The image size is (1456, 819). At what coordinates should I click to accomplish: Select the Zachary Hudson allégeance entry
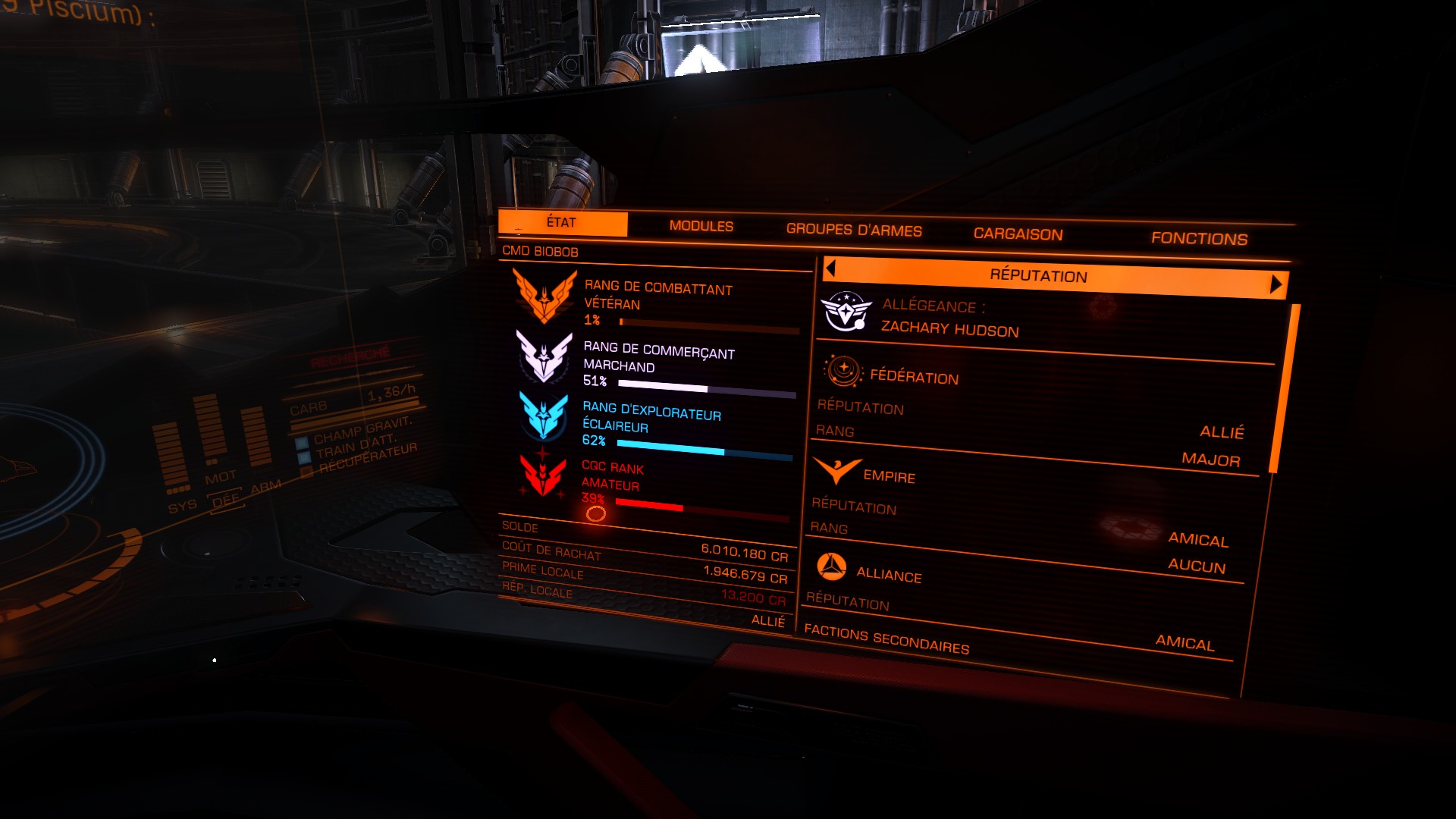949,328
